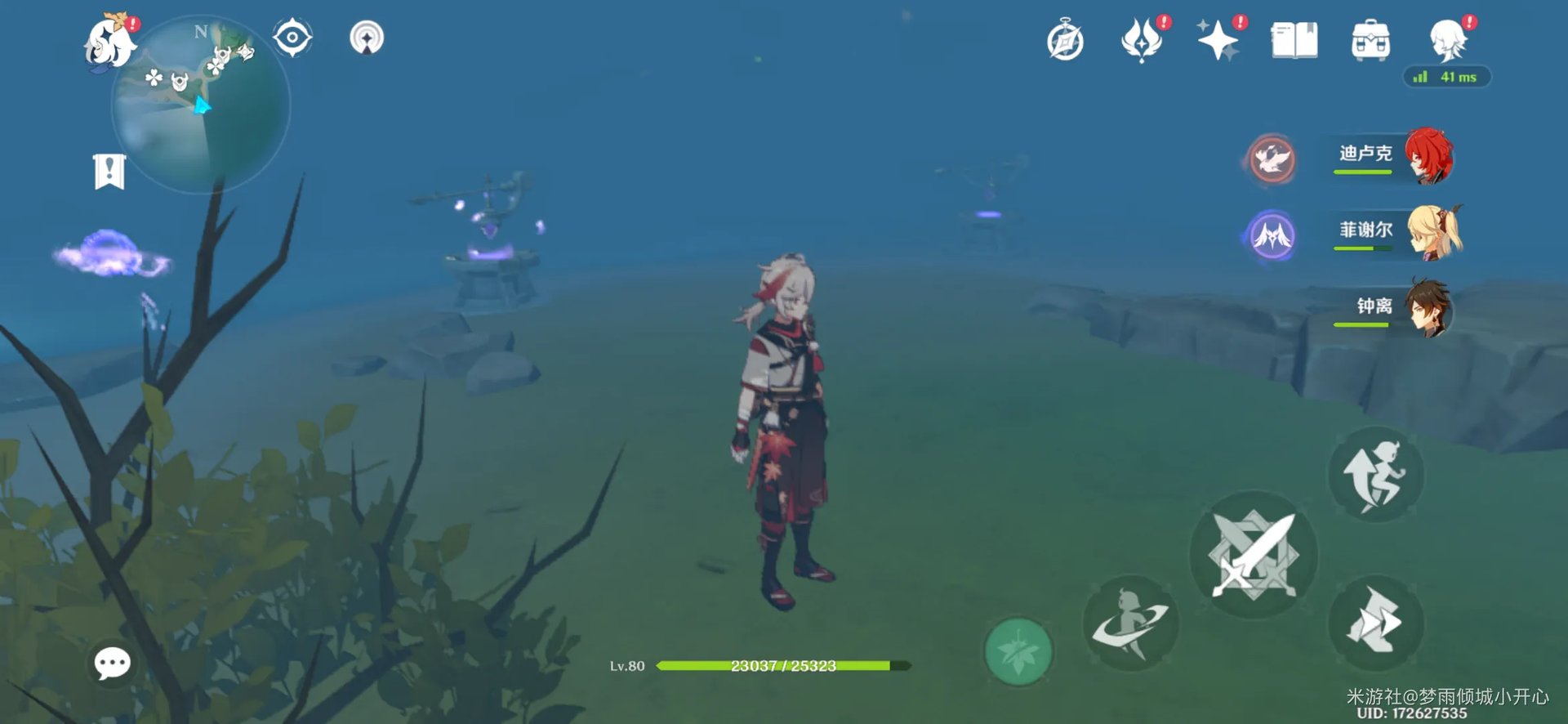
Task: Open the Wish star icon
Action: tap(1218, 40)
